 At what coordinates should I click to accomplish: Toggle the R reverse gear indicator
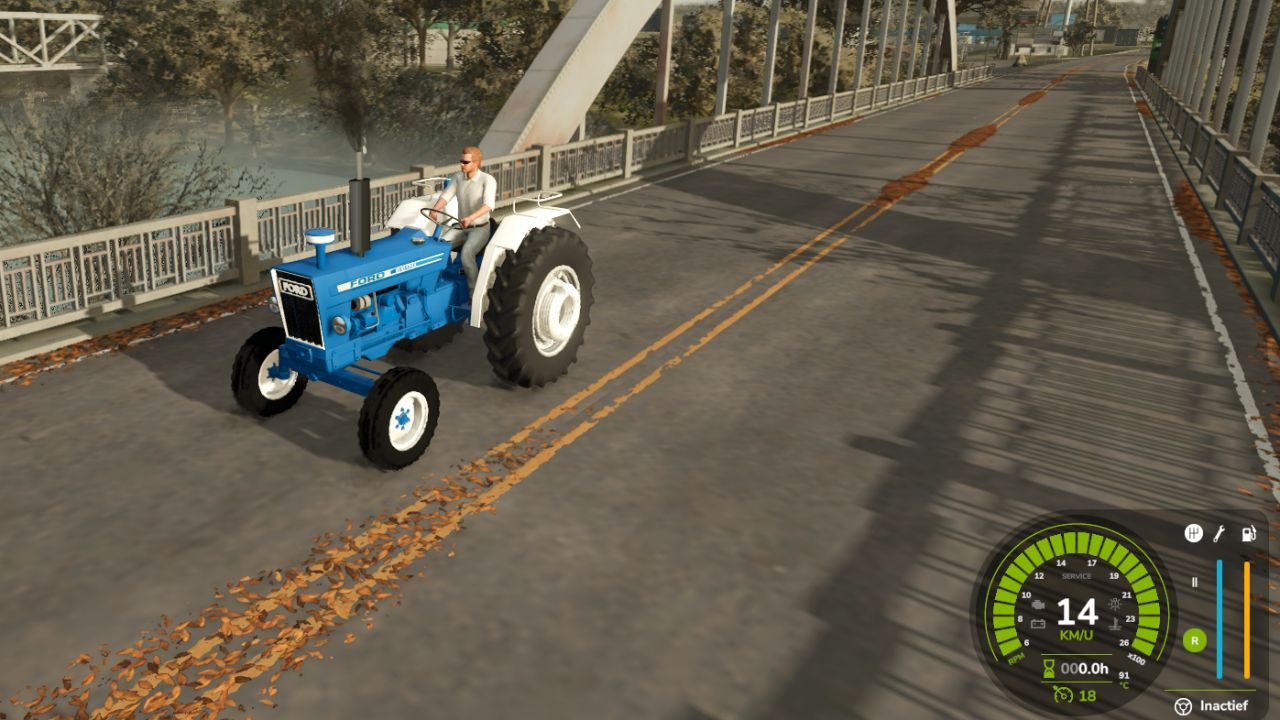1194,640
